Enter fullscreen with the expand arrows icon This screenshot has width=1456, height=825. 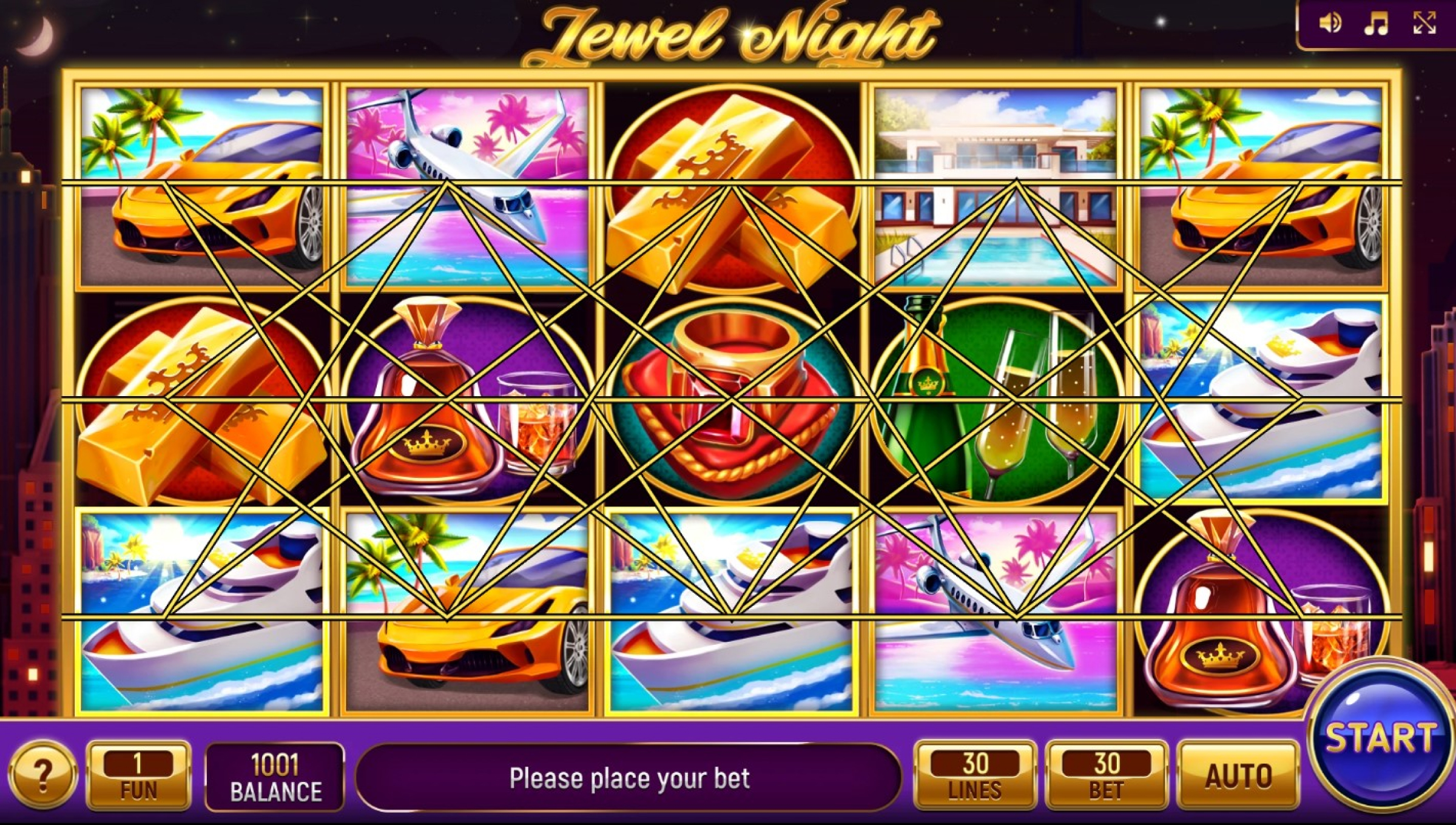[1424, 24]
